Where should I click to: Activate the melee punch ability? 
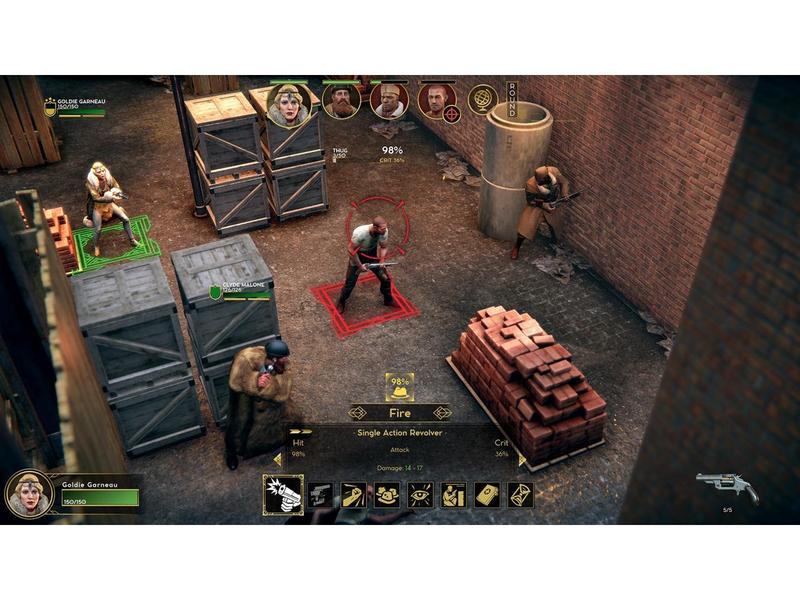pos(353,494)
